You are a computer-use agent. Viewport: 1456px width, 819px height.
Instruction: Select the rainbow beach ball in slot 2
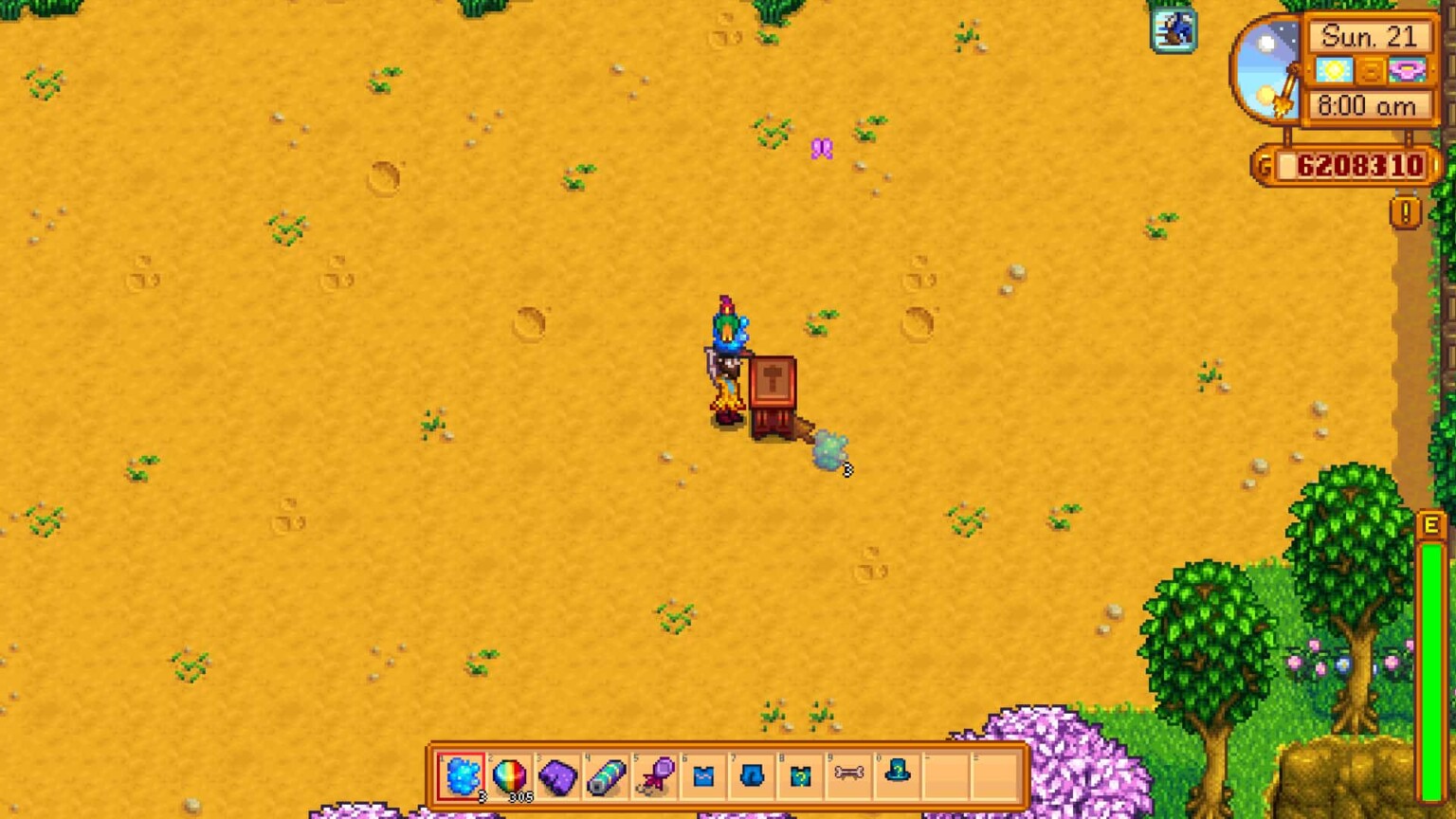point(511,777)
